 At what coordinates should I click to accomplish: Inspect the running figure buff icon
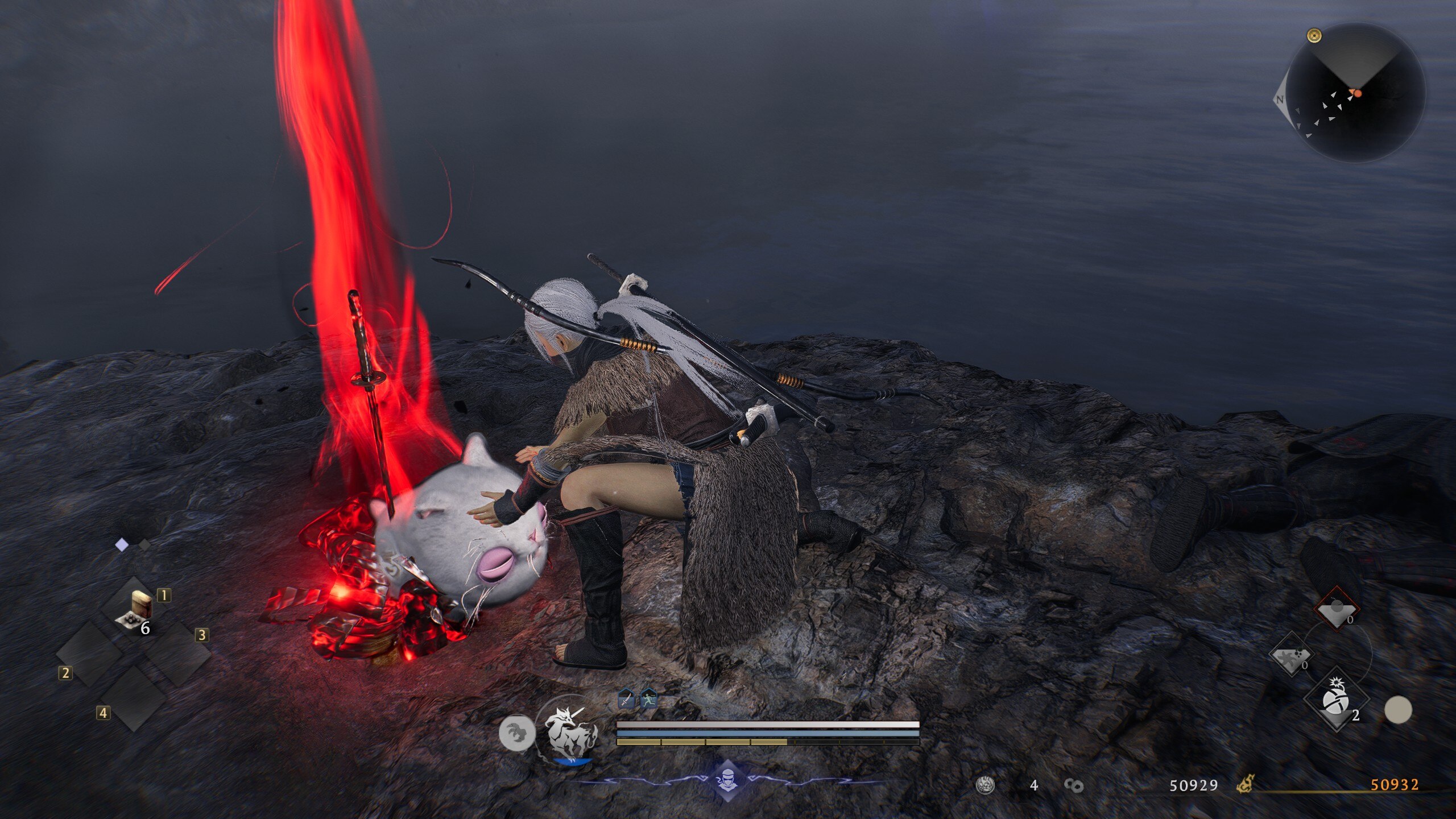click(649, 698)
